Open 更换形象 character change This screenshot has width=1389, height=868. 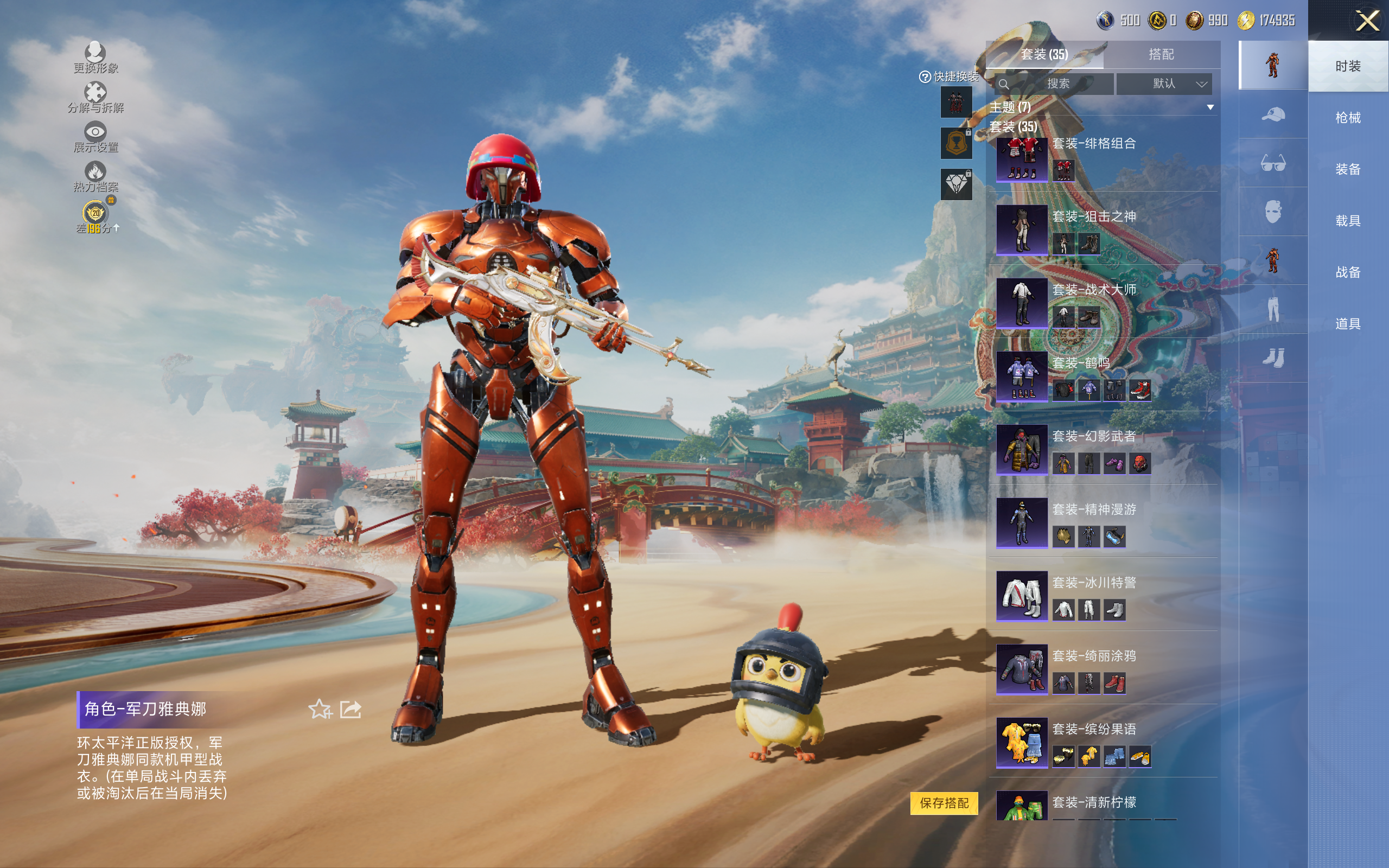coord(95,58)
